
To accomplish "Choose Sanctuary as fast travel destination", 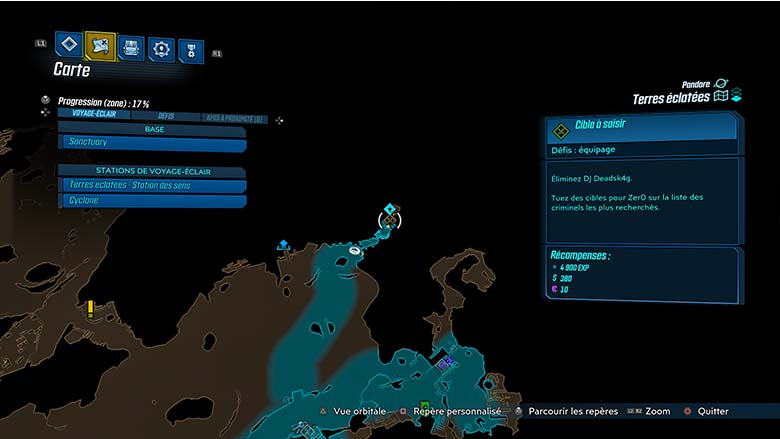I will pos(152,144).
